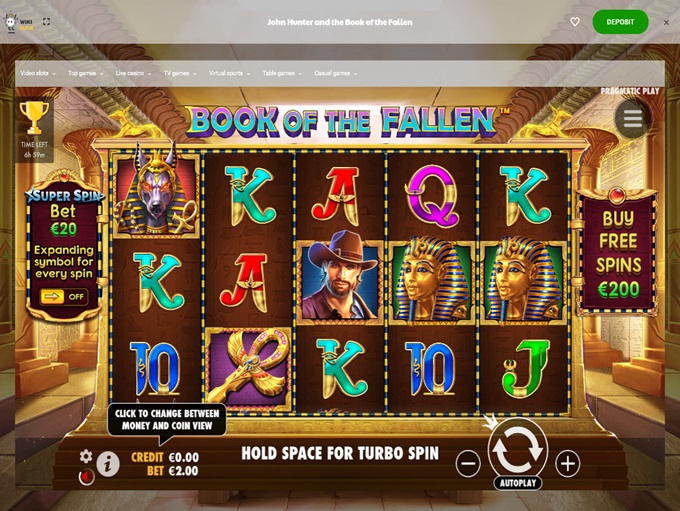Add the game to favourites with the heart
Image resolution: width=680 pixels, height=511 pixels.
(x=575, y=22)
